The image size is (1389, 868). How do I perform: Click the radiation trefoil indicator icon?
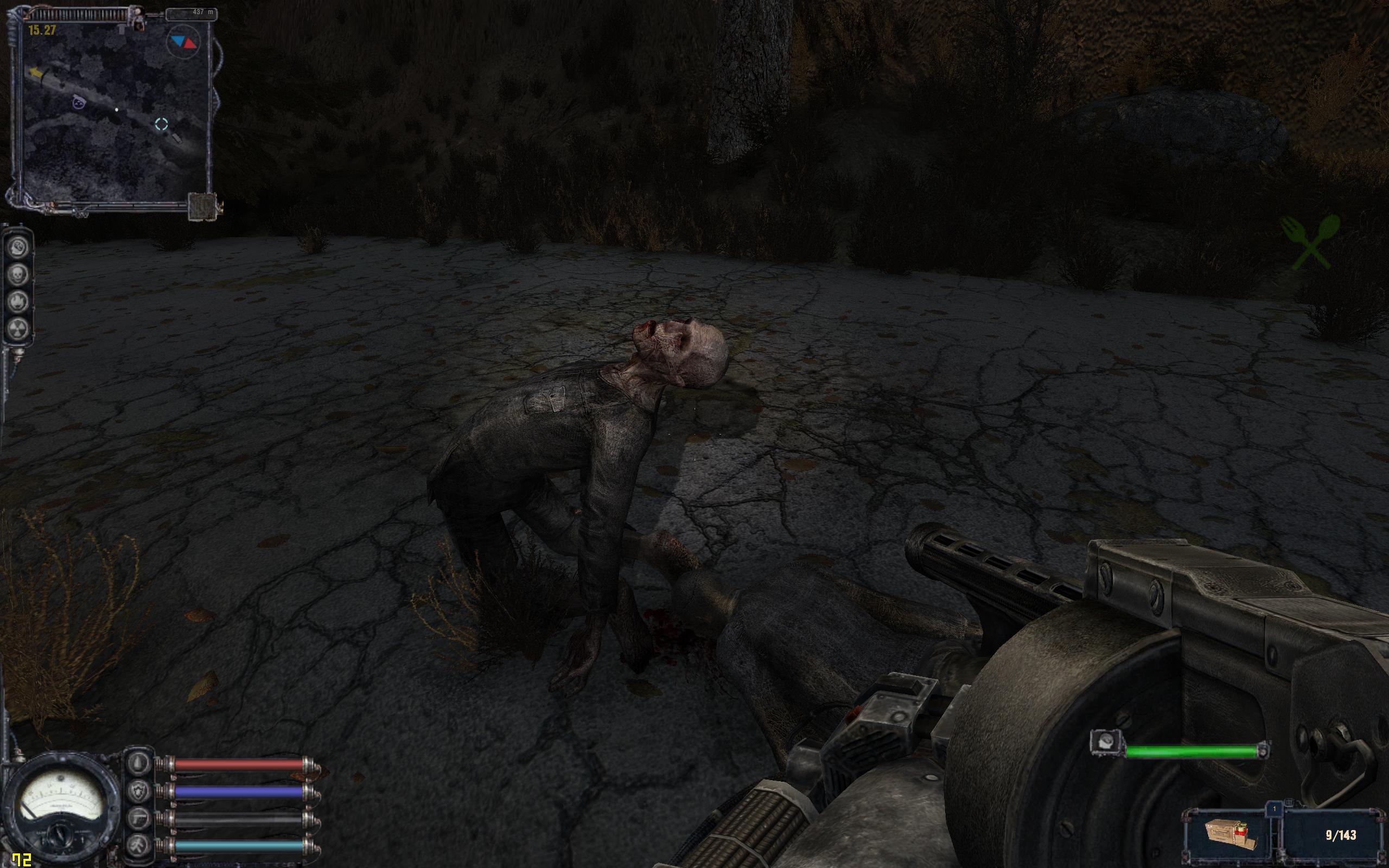(x=18, y=328)
